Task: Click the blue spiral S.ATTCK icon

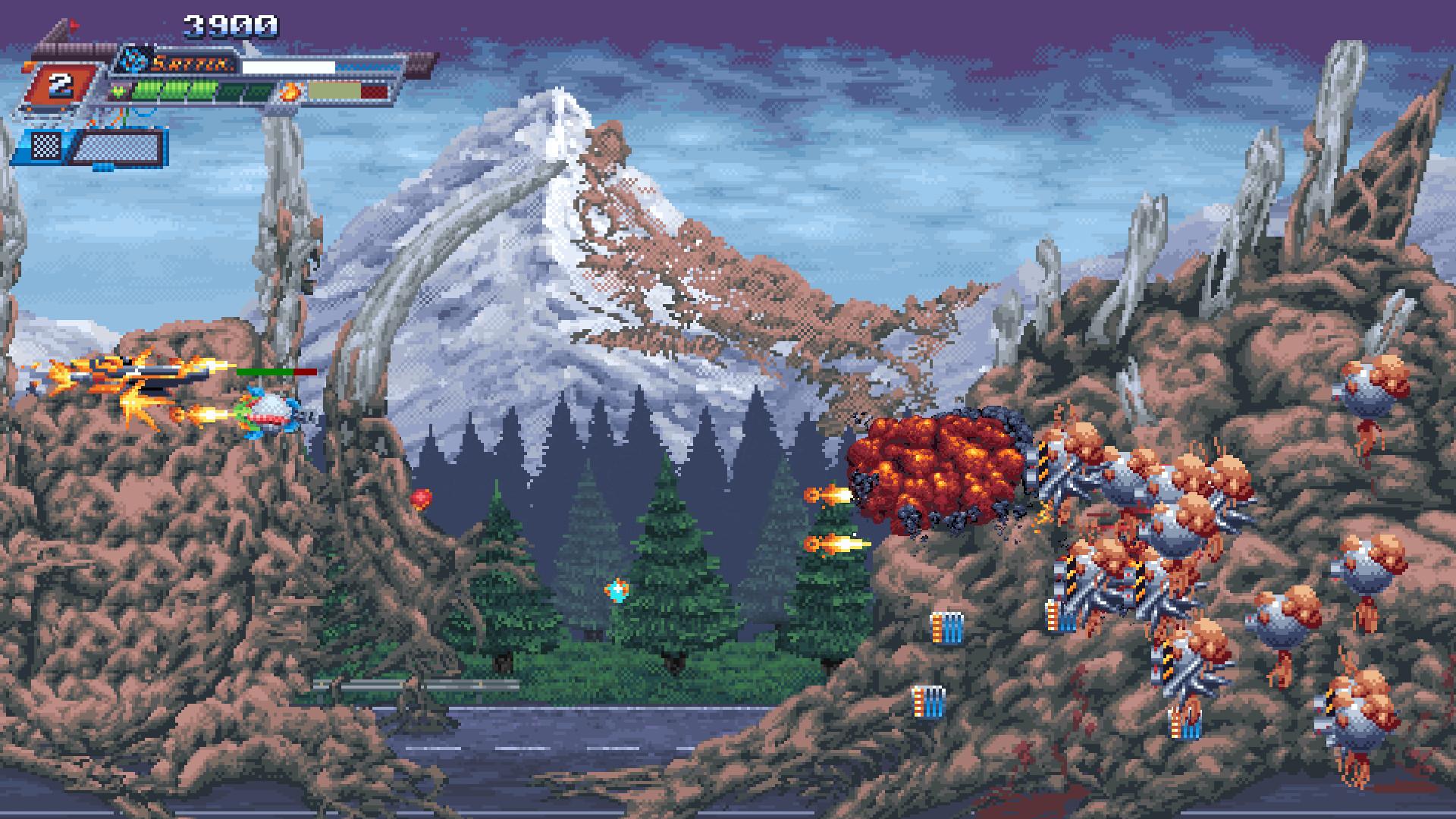Action: [x=133, y=61]
